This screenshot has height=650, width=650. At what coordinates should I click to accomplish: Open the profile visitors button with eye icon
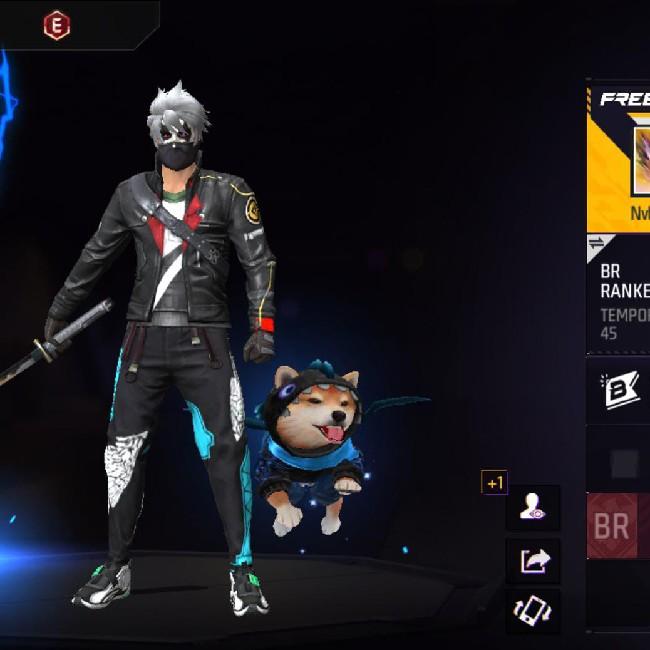(532, 508)
